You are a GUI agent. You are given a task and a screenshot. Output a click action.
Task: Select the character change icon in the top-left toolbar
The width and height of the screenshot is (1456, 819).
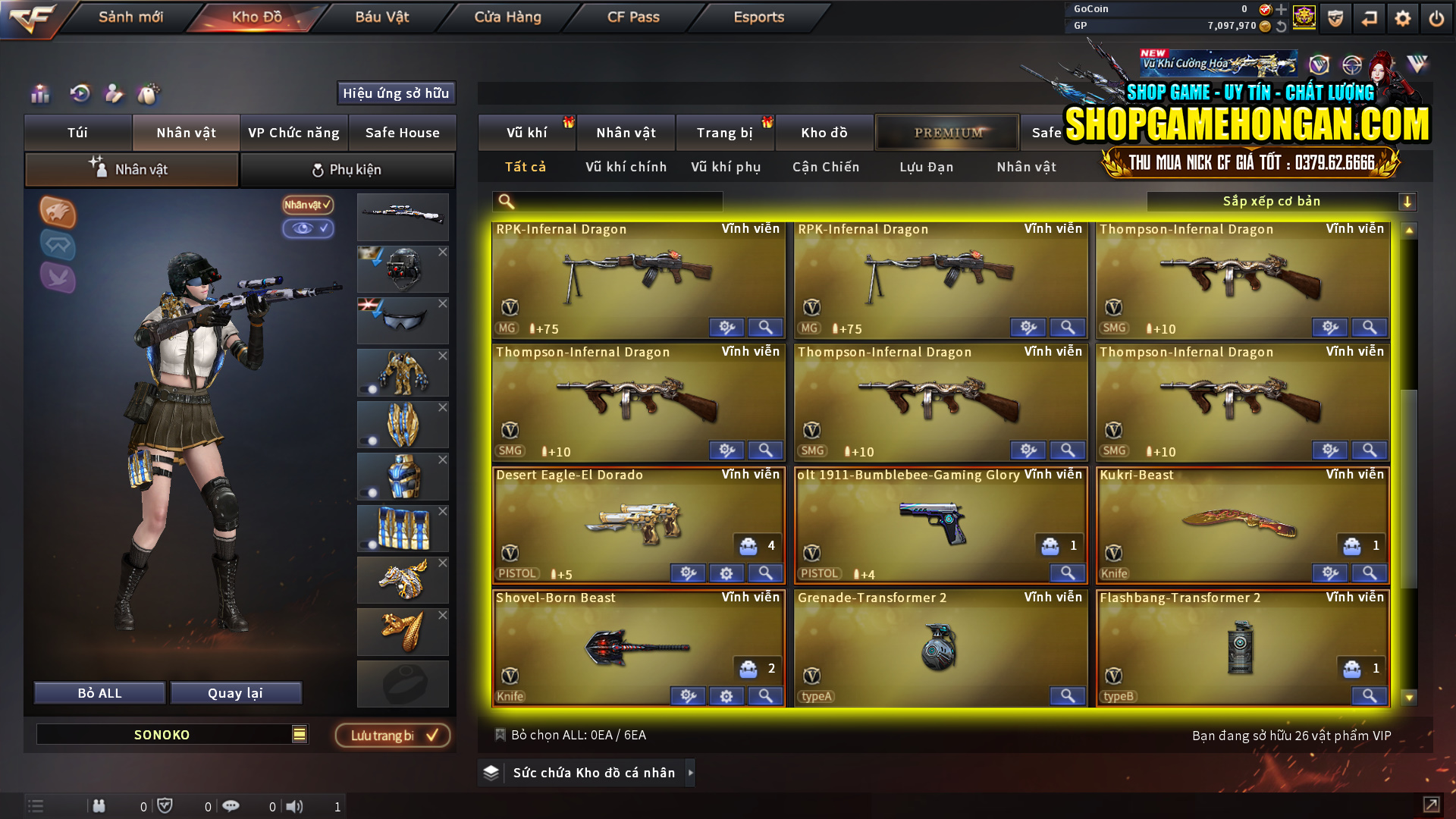click(113, 94)
